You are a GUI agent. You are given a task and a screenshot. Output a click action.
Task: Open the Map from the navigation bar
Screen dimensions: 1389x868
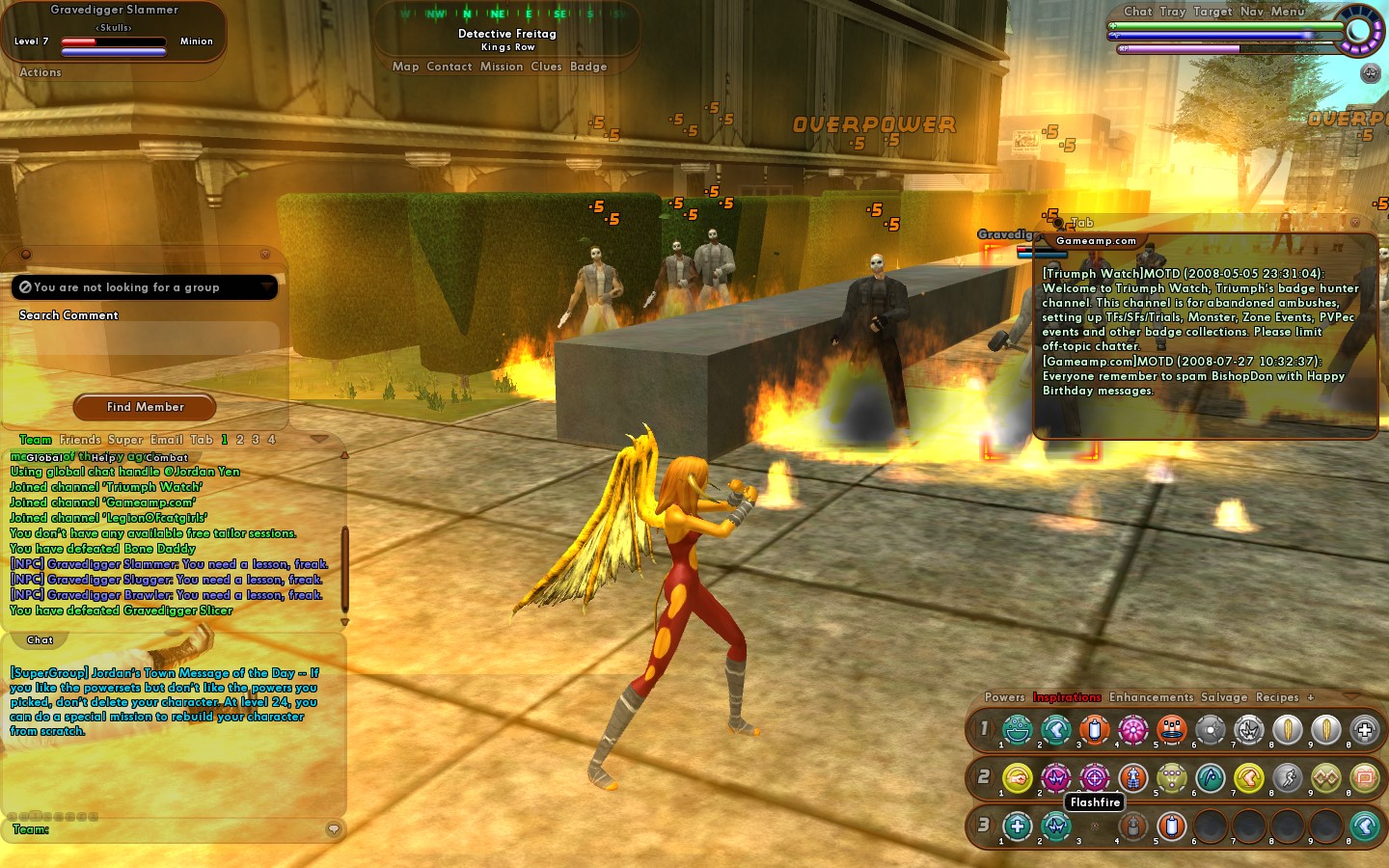tap(405, 67)
